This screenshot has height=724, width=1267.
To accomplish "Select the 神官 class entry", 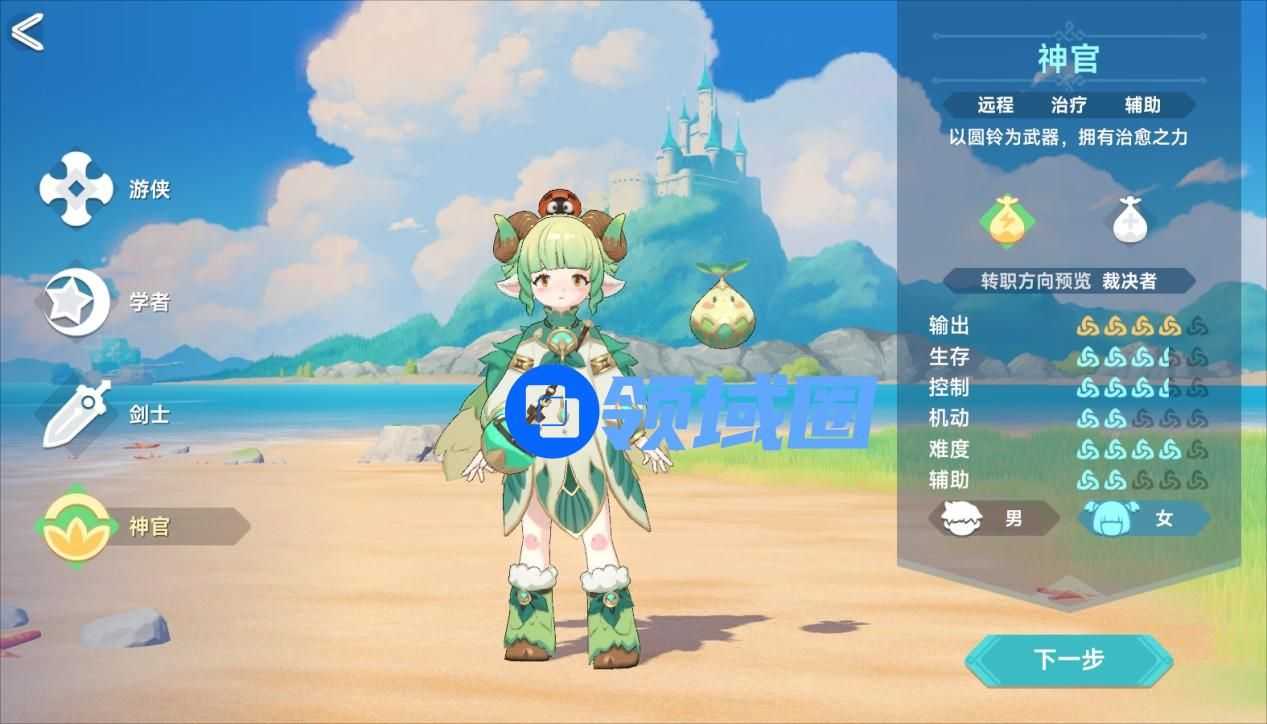I will click(140, 526).
